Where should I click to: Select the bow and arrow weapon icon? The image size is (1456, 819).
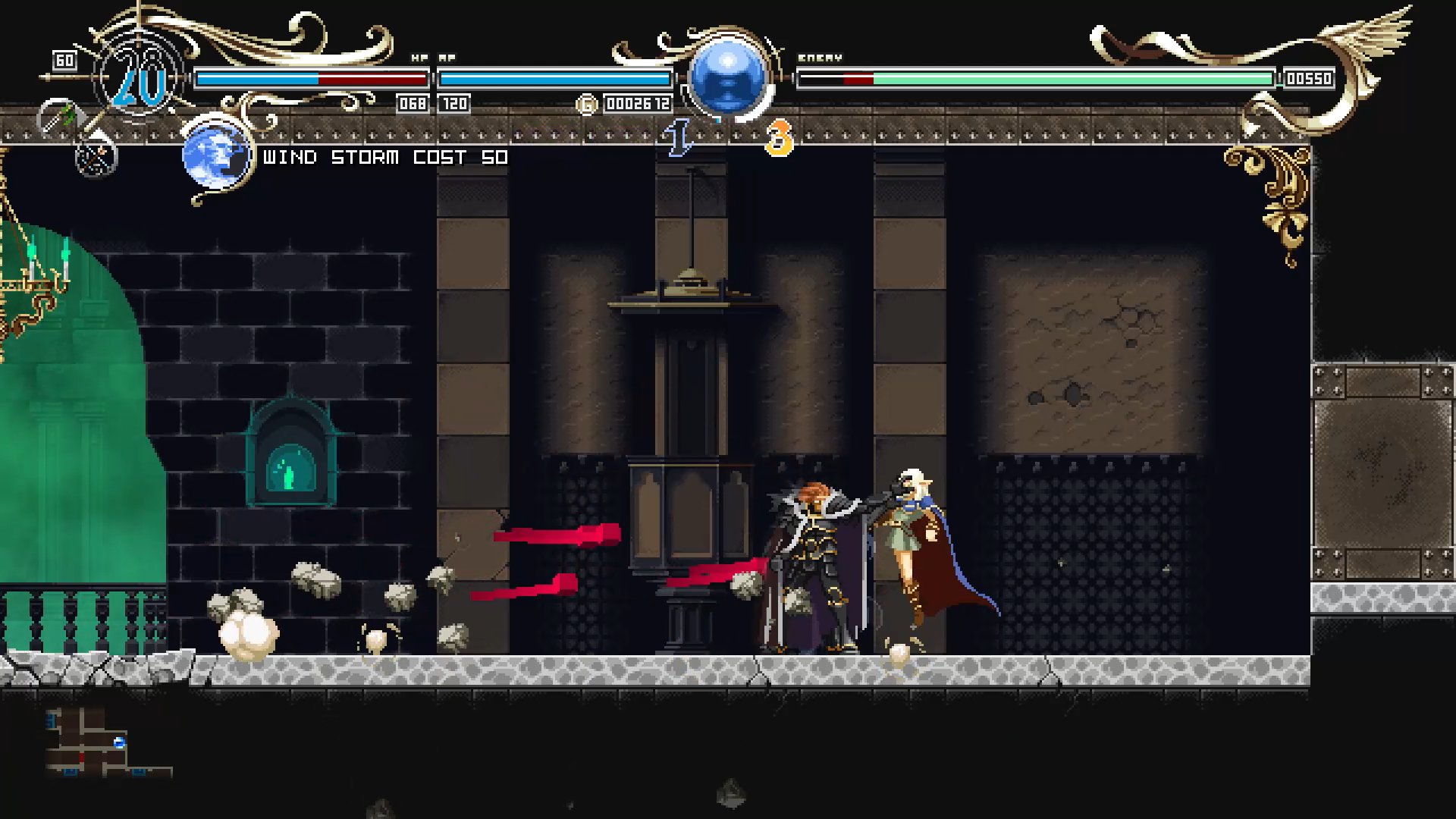pos(97,161)
